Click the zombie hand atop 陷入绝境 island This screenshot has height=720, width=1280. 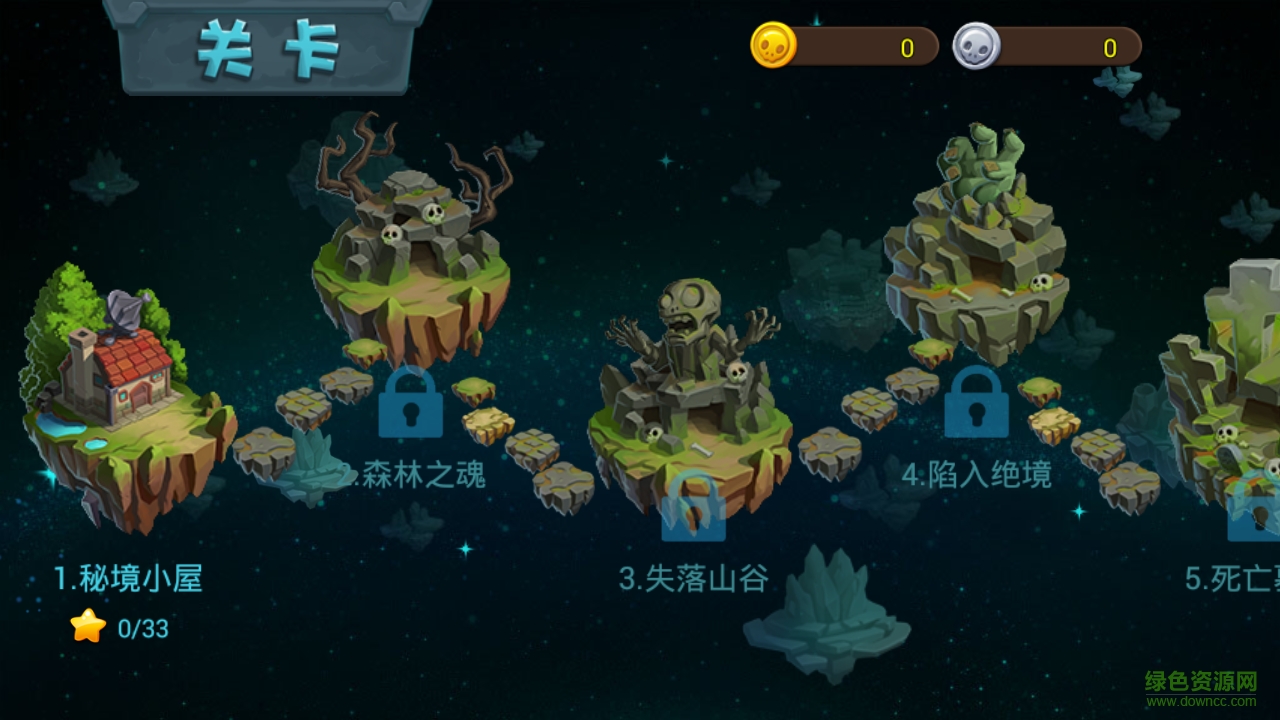983,160
